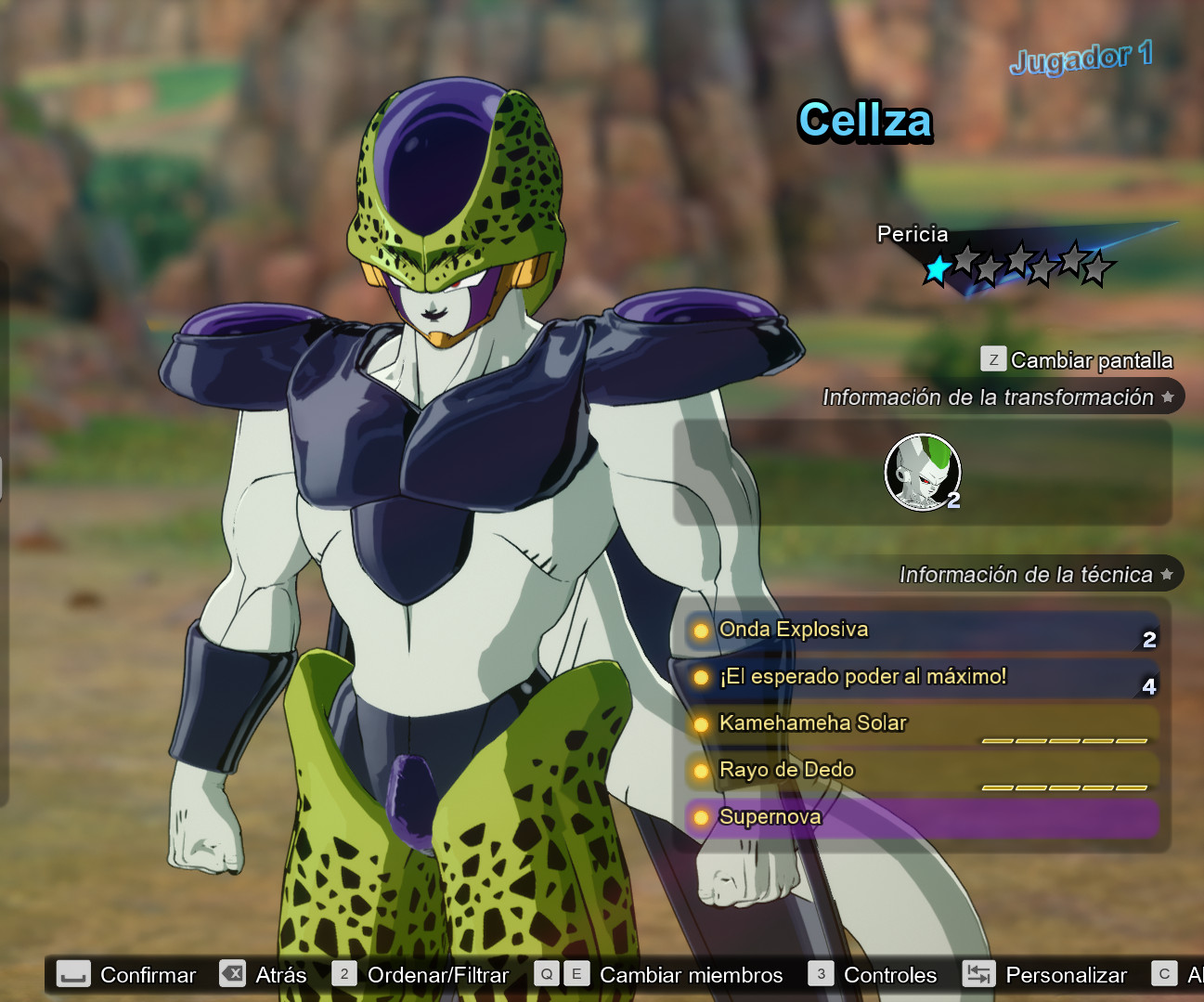Open the Controles menu entry
This screenshot has width=1204, height=1002.
[x=888, y=974]
